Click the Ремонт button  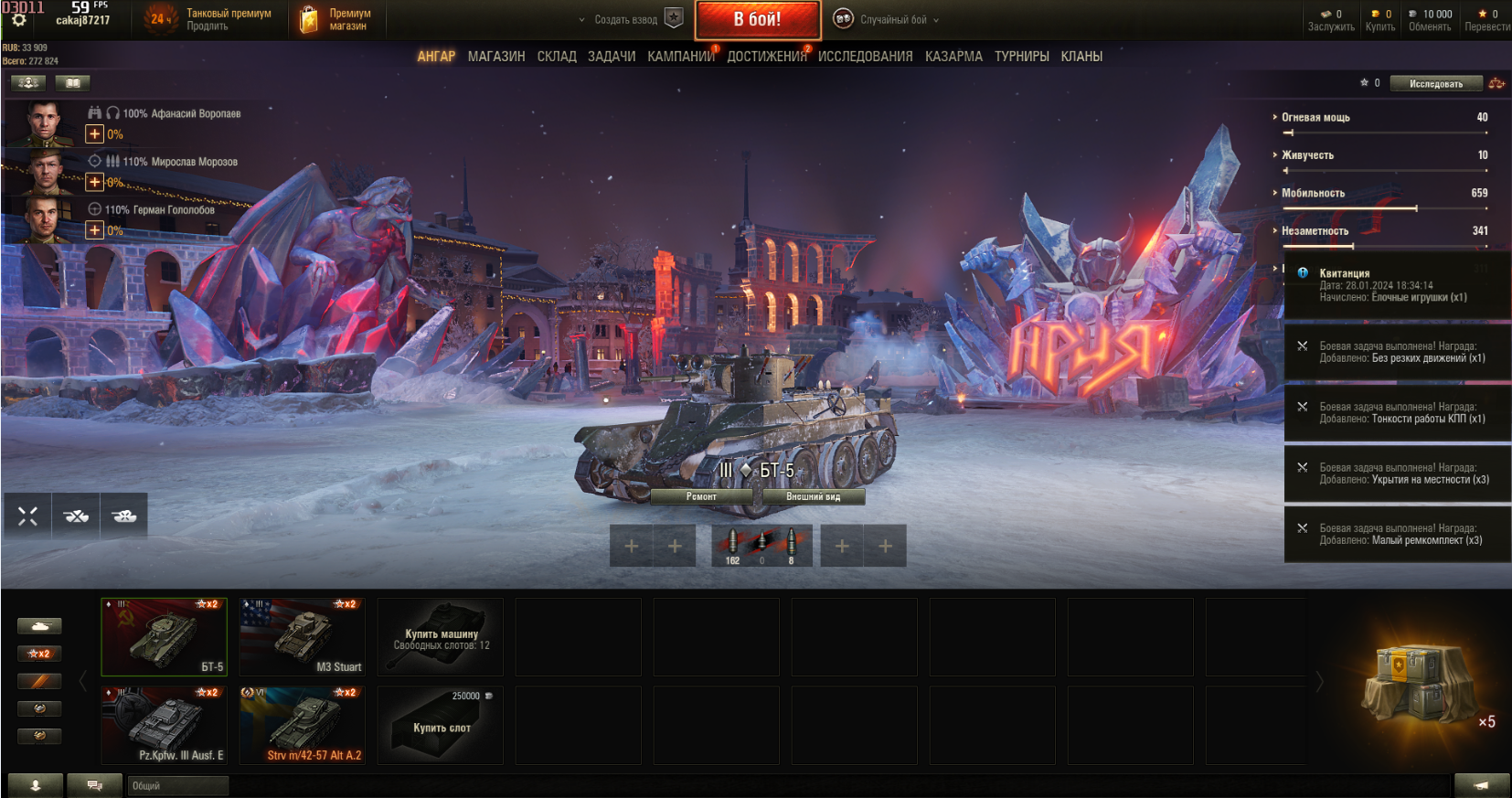(x=701, y=496)
